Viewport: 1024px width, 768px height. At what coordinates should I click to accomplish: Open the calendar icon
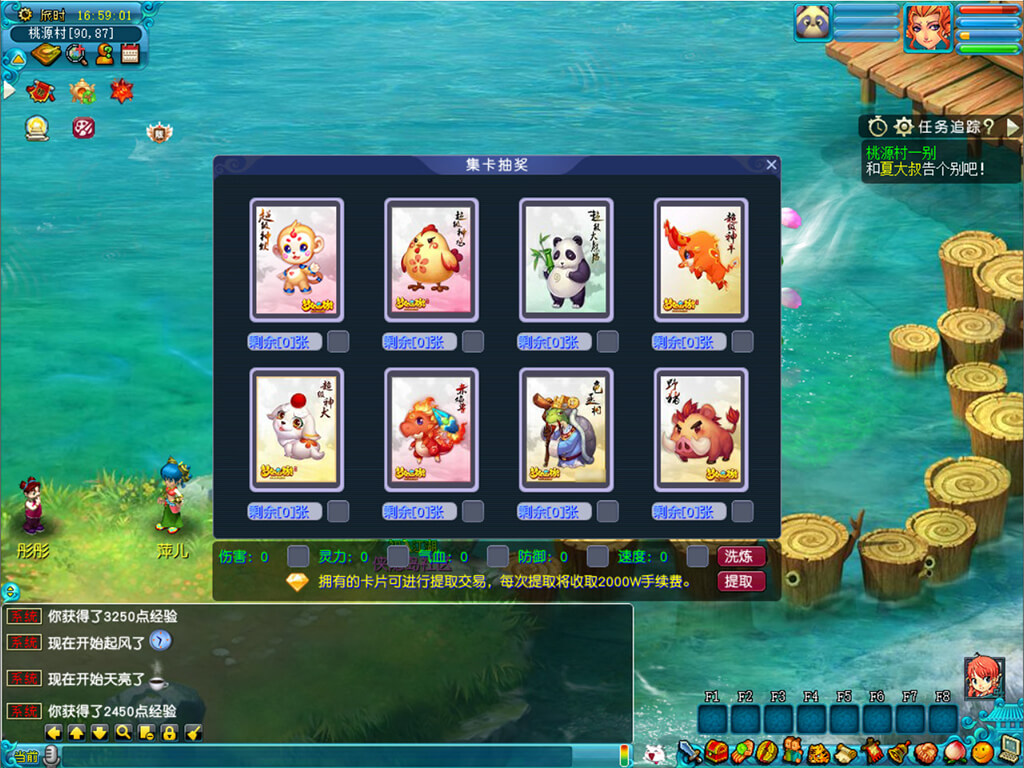click(130, 54)
